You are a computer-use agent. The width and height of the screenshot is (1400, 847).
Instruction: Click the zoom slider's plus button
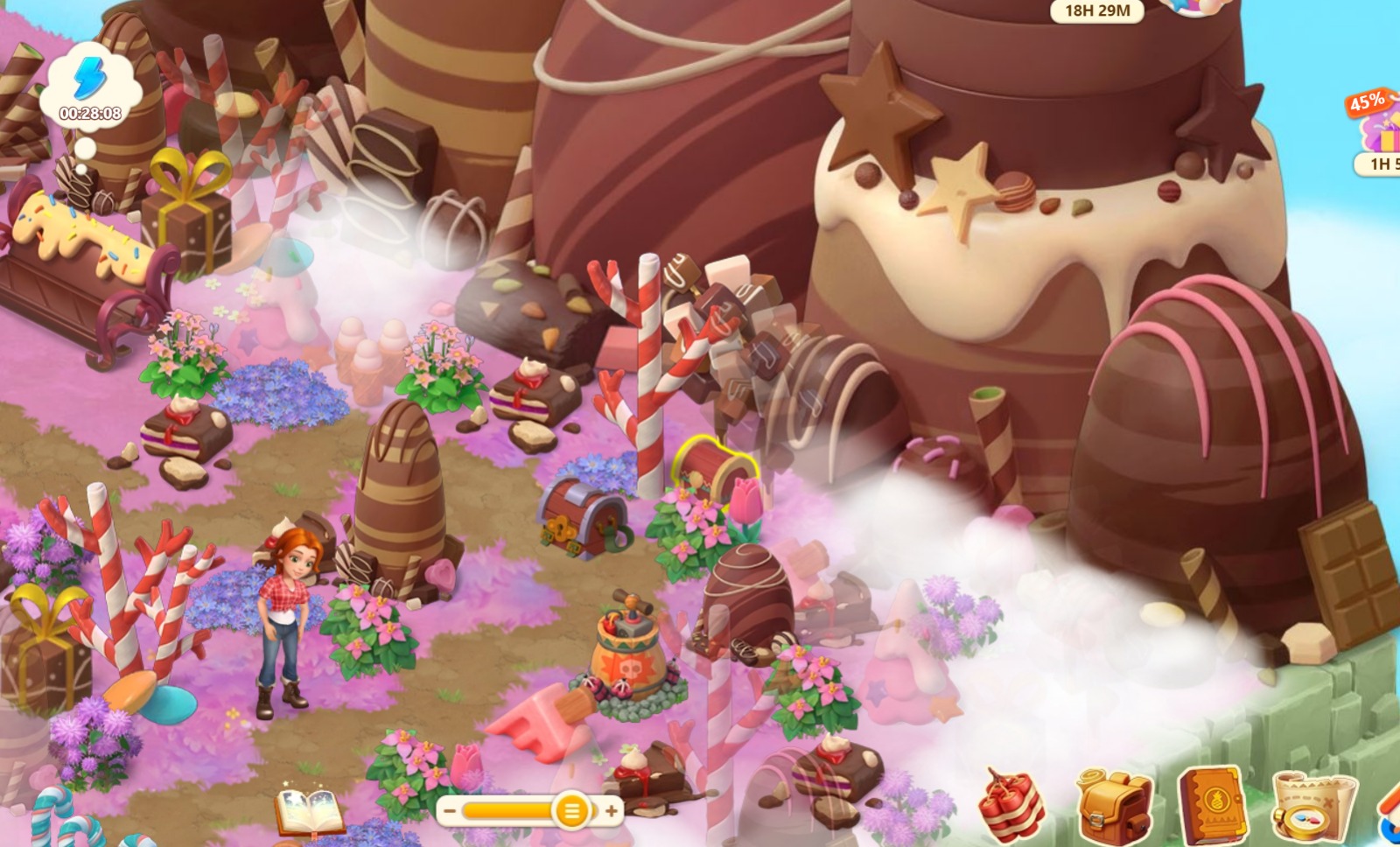(x=611, y=811)
